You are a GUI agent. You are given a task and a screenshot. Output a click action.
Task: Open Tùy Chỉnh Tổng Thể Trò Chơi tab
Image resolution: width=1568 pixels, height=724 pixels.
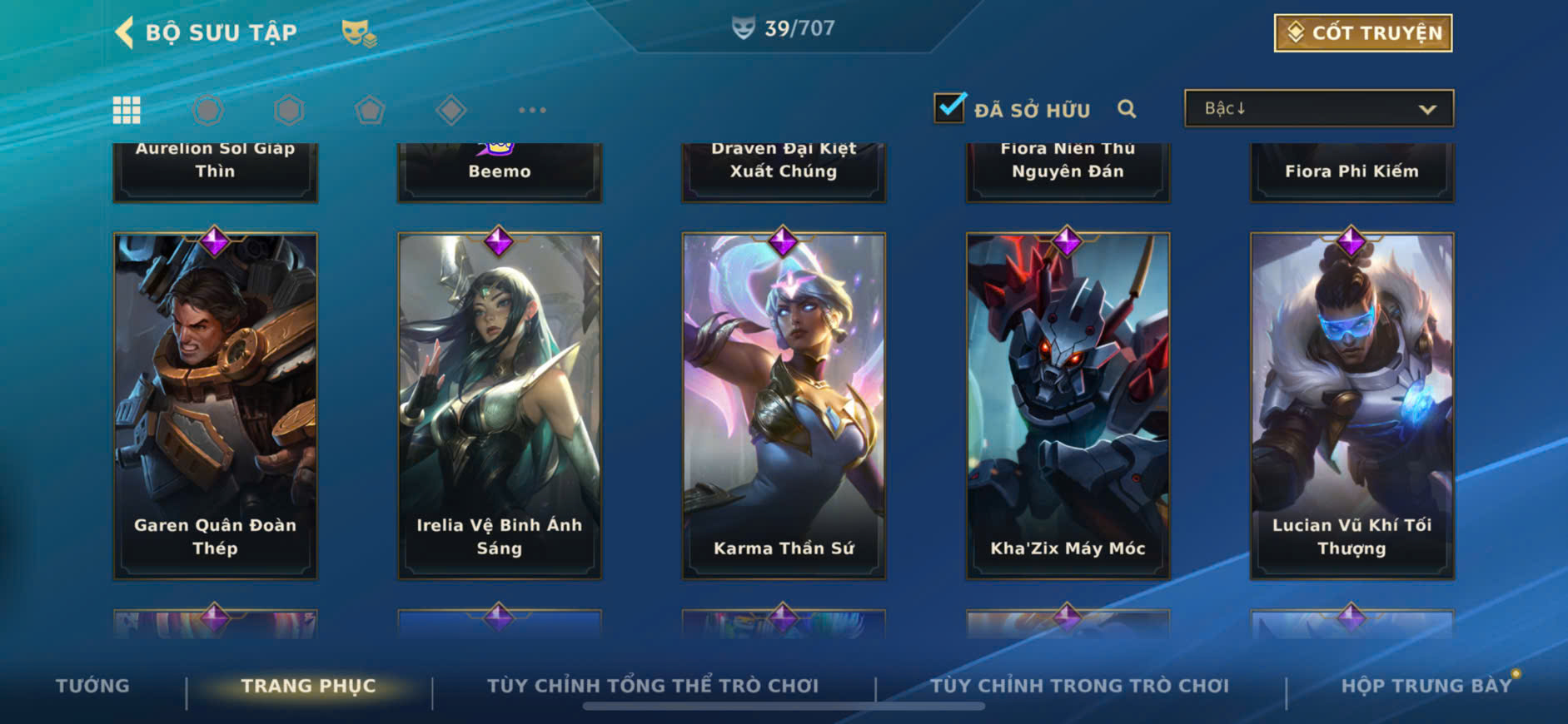pyautogui.click(x=653, y=686)
